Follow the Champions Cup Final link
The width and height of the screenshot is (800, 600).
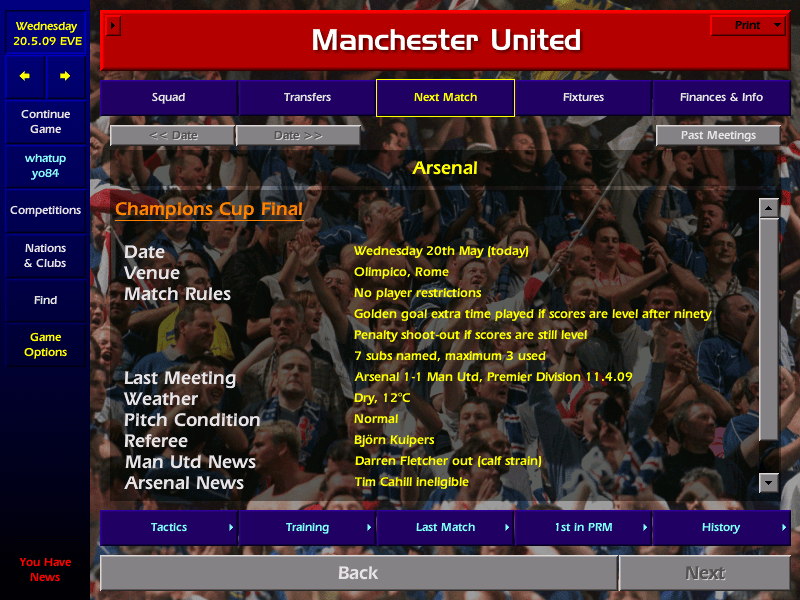pos(209,210)
